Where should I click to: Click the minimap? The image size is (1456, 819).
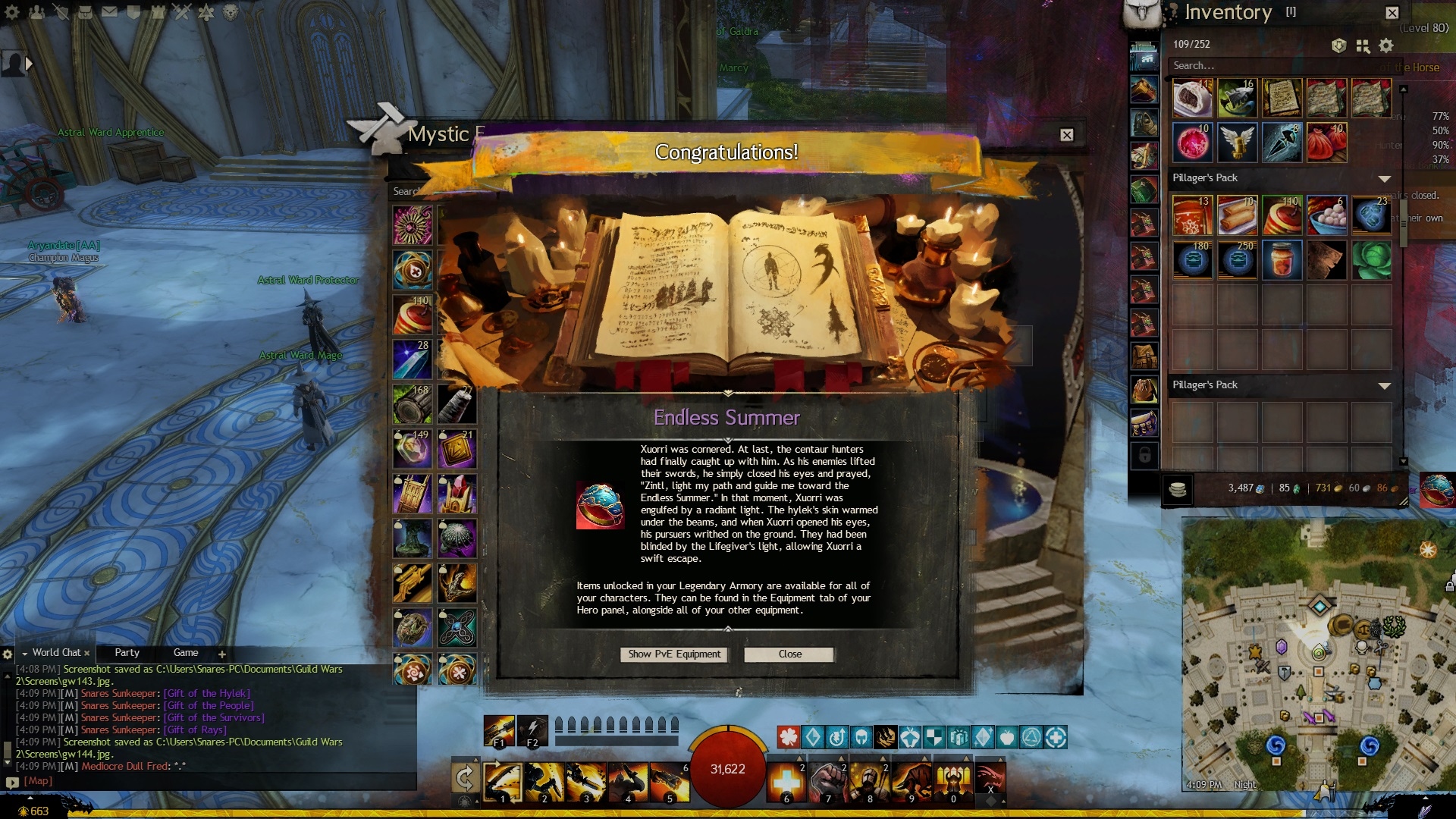1316,652
